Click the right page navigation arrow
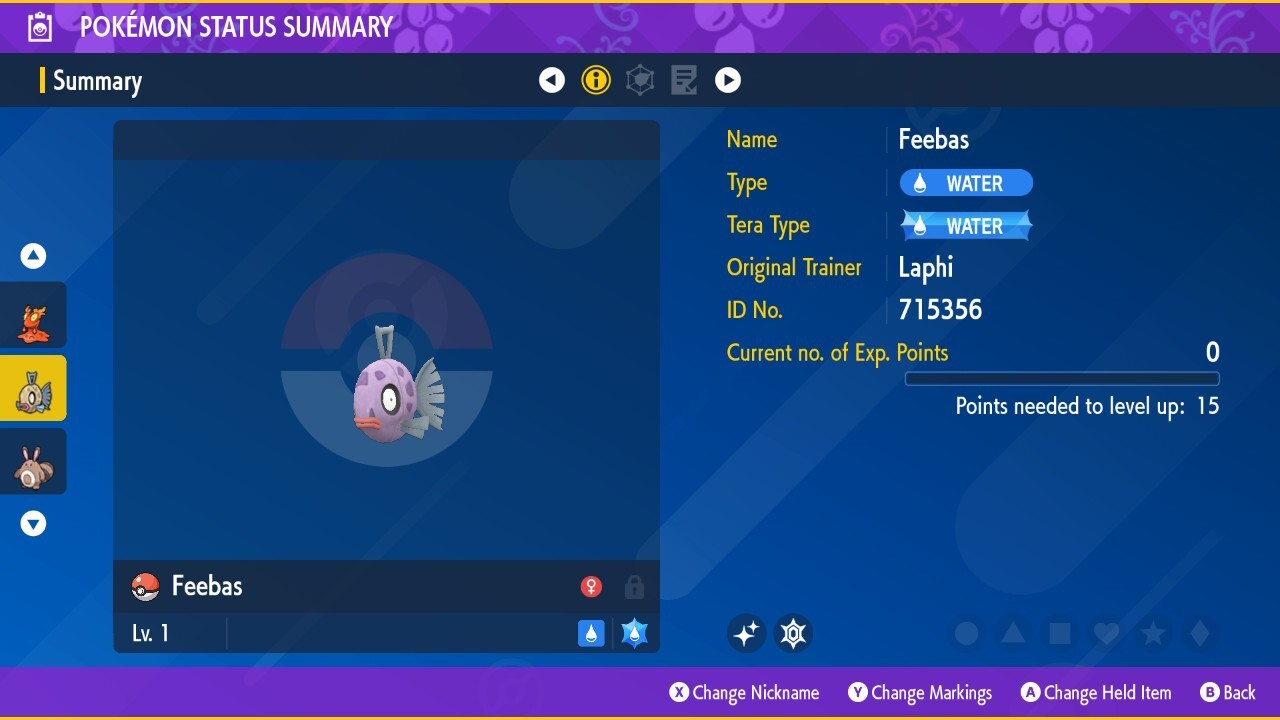Image resolution: width=1280 pixels, height=720 pixels. click(728, 80)
